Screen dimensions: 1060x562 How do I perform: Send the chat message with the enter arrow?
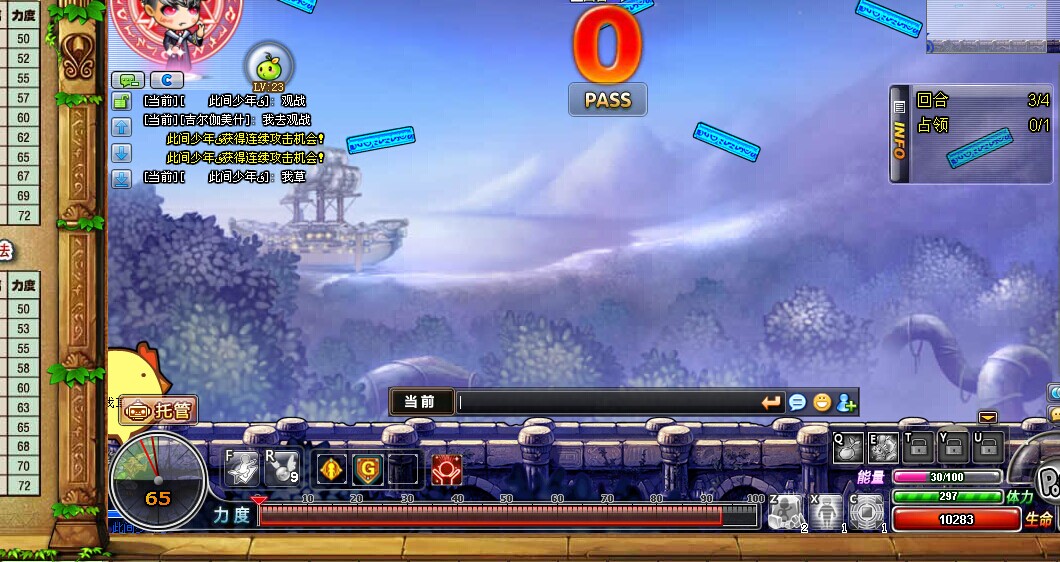coord(771,402)
